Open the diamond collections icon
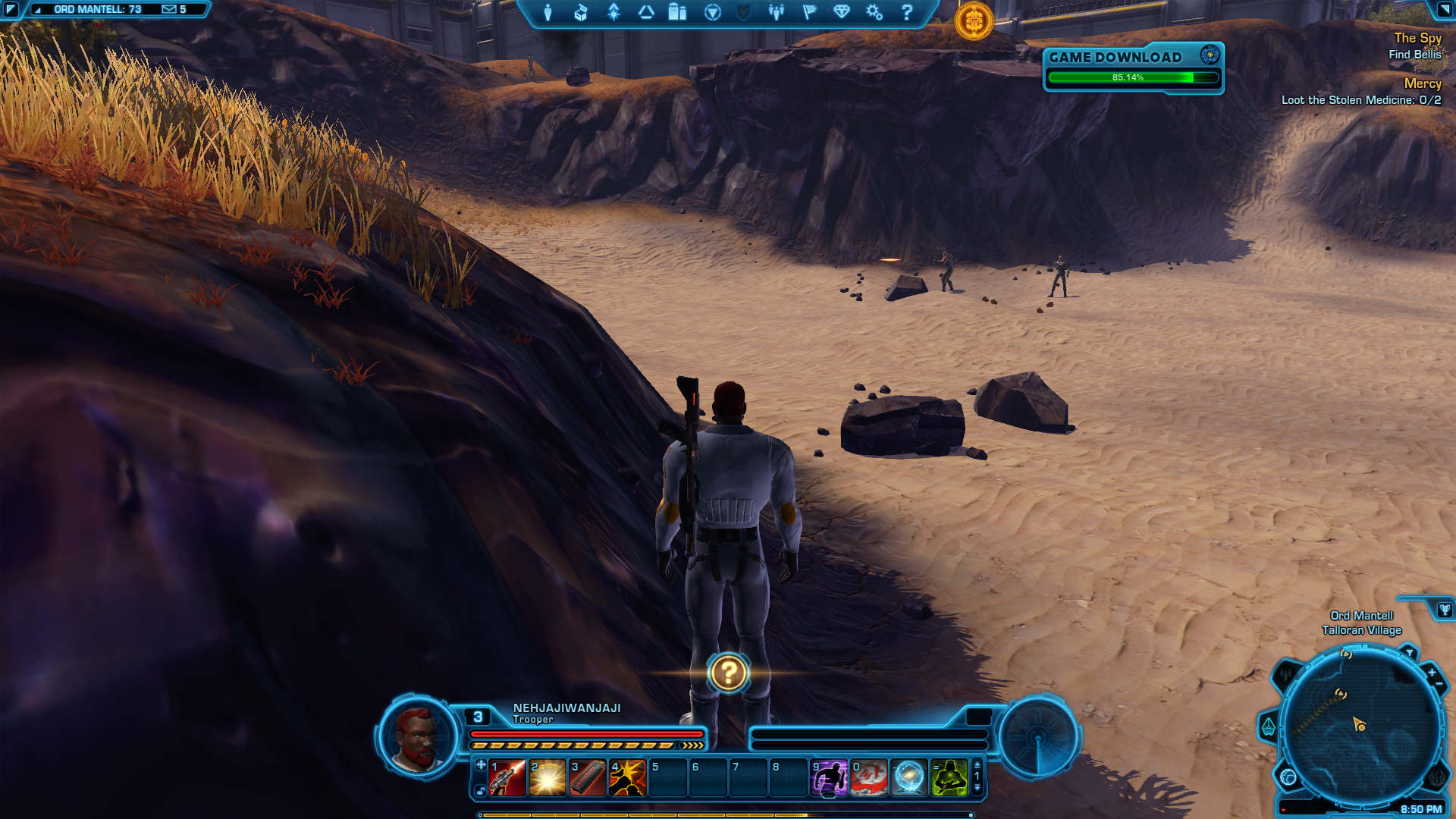 click(842, 12)
